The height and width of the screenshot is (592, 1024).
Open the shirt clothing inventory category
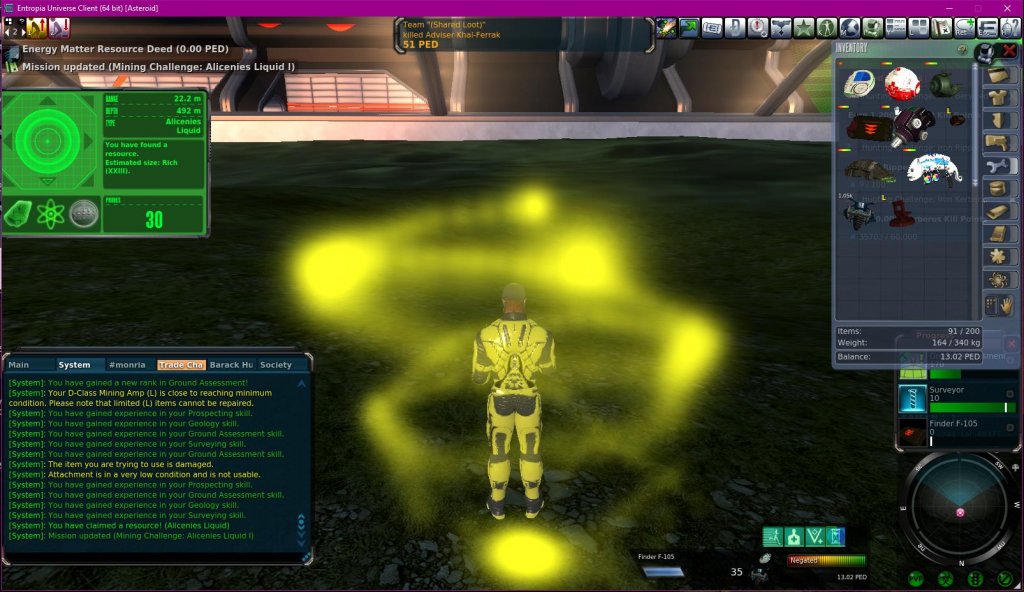tap(998, 98)
